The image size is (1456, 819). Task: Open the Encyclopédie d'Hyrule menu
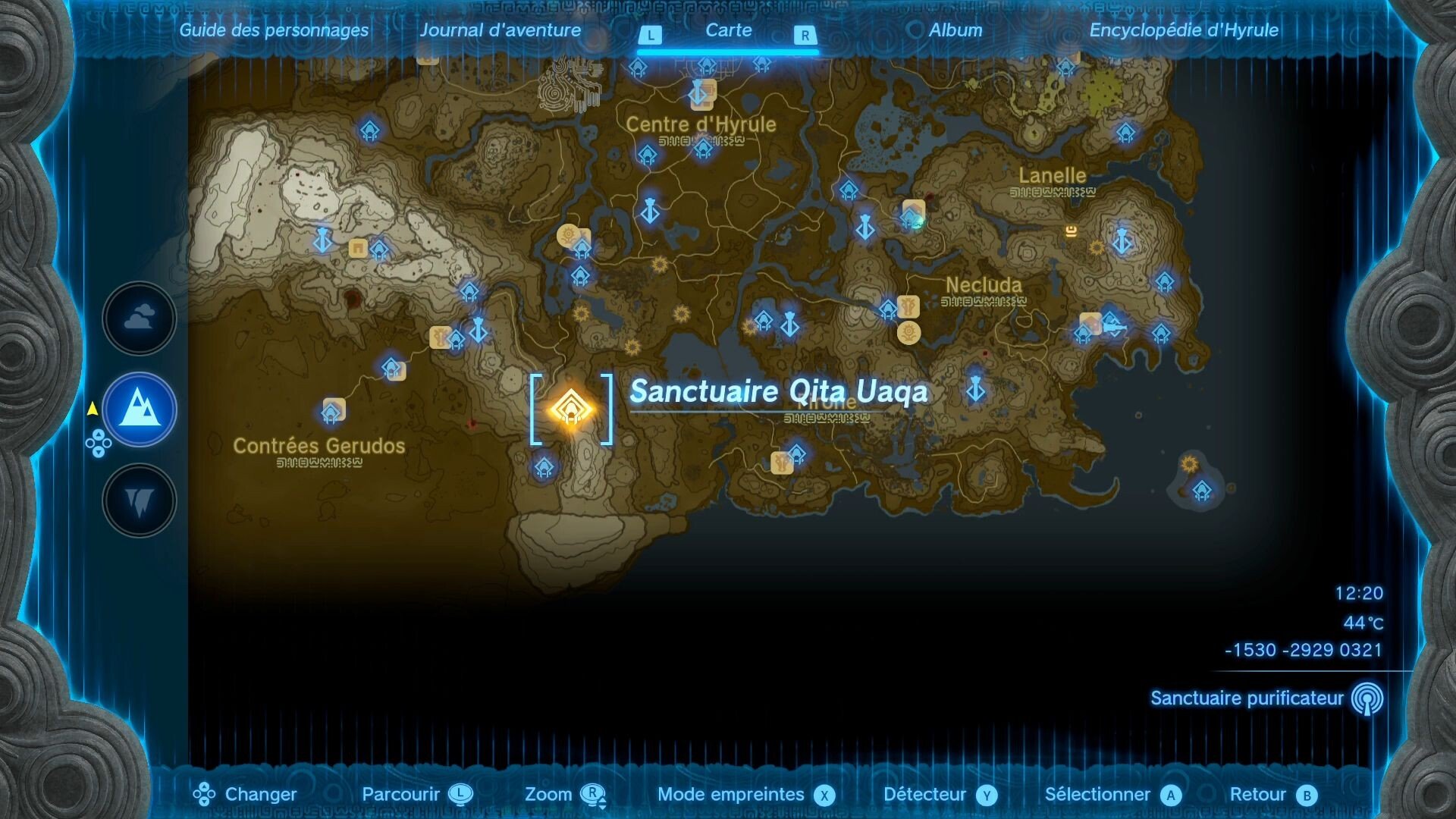click(1184, 31)
